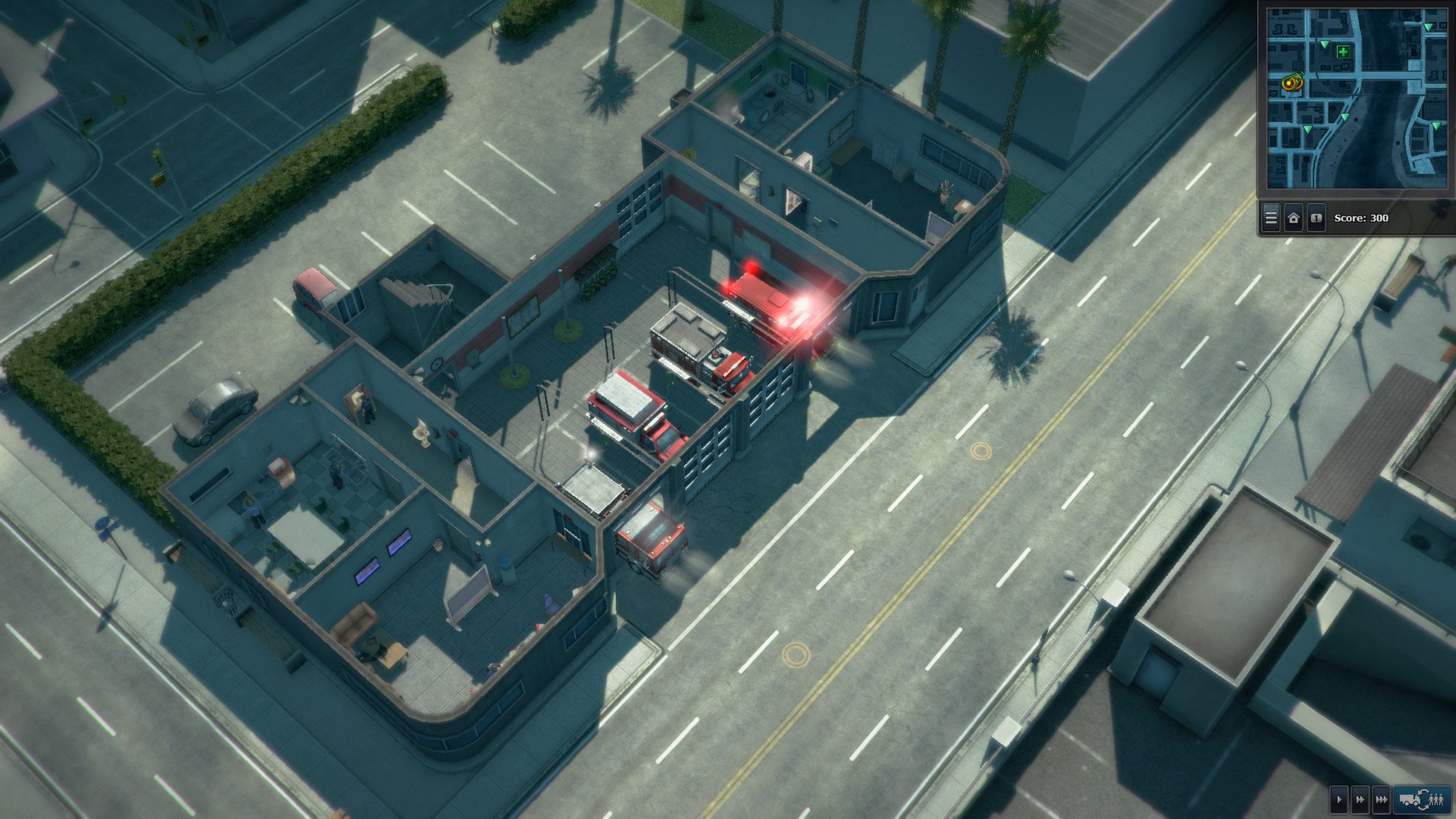
Task: Click the hospital cross icon on the minimap
Action: (1343, 52)
